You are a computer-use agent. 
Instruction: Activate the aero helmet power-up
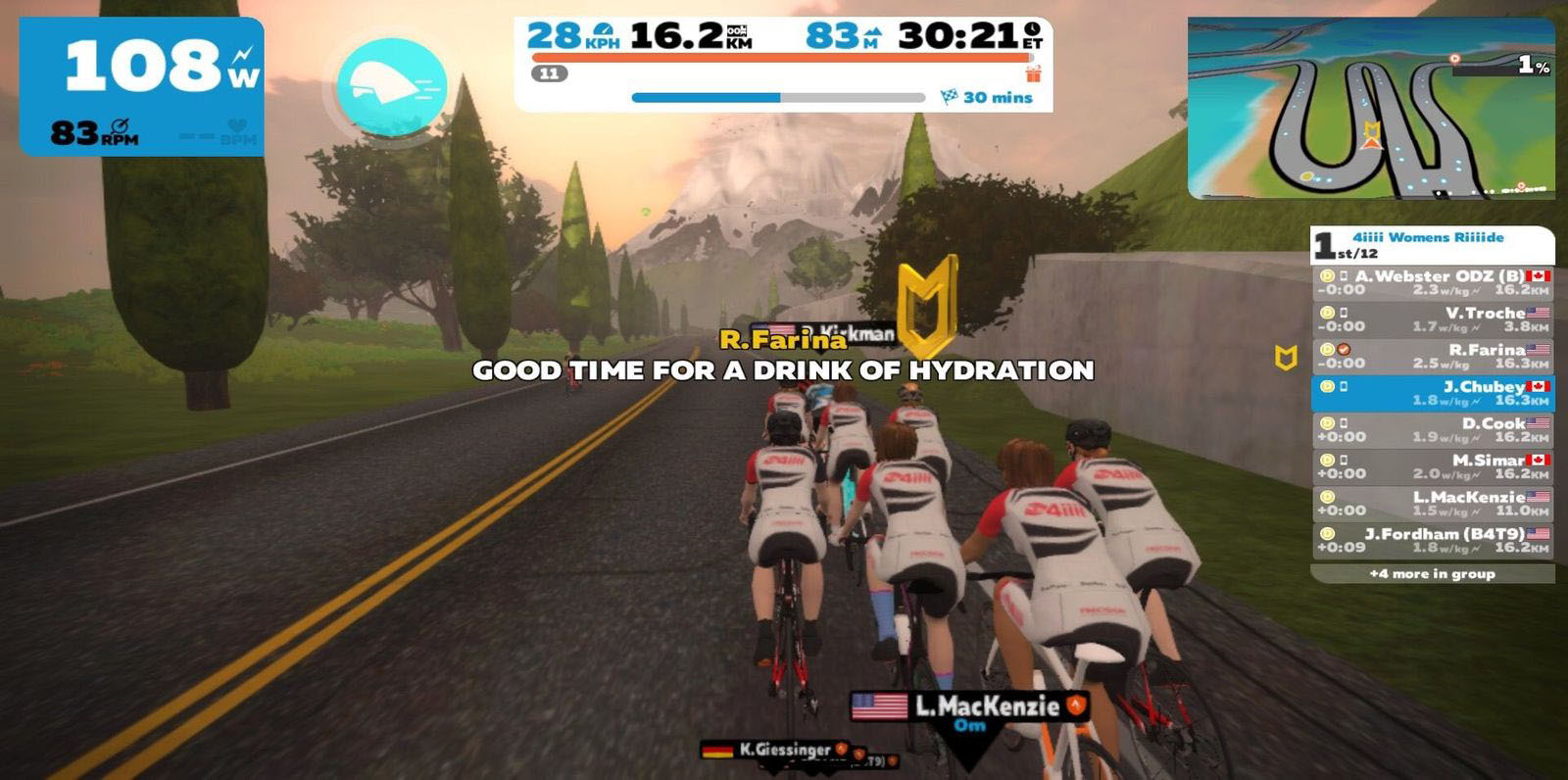point(392,86)
